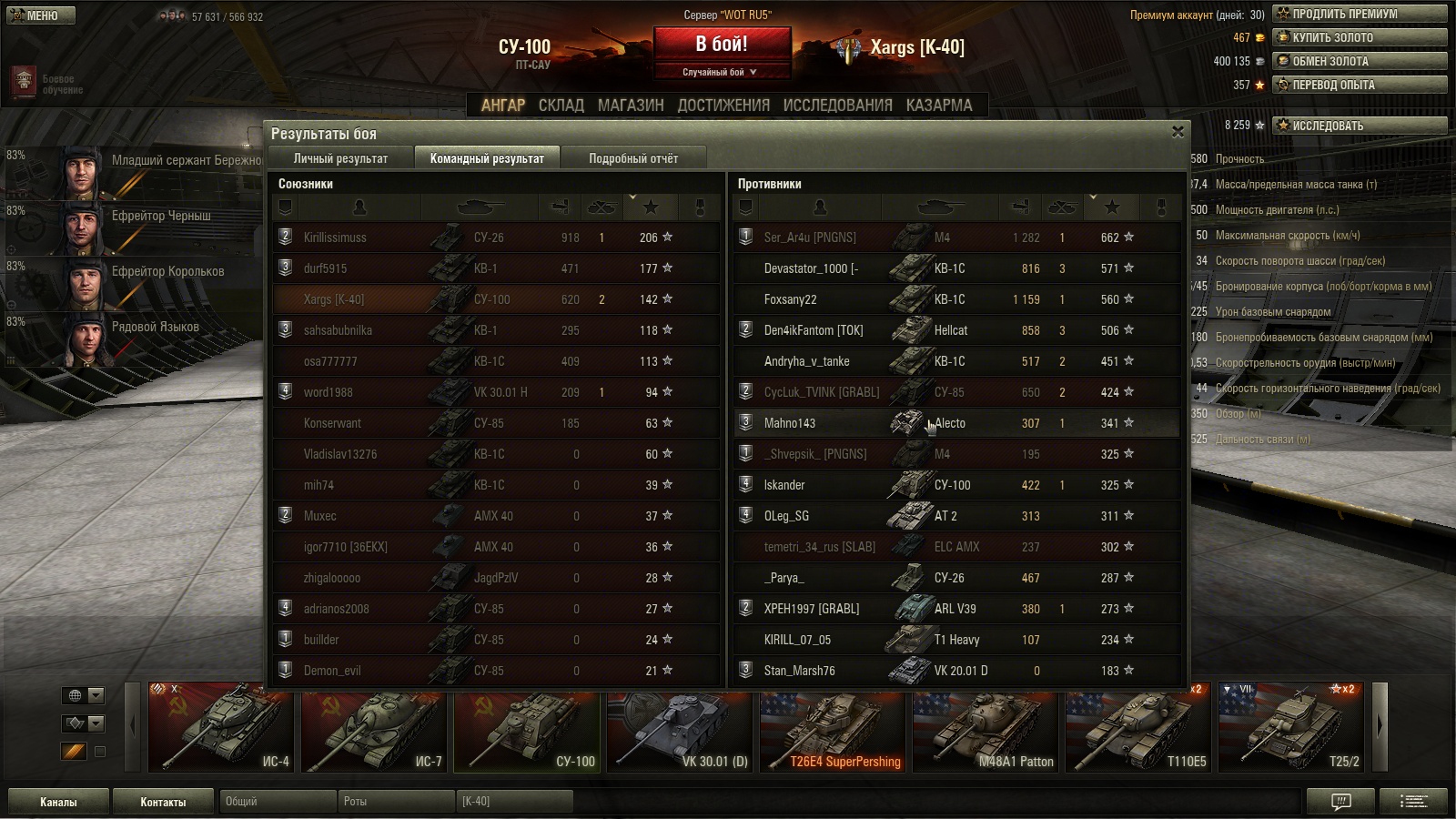This screenshot has height=819, width=1456.
Task: Open the Подробный отчёт tab
Action: point(632,158)
